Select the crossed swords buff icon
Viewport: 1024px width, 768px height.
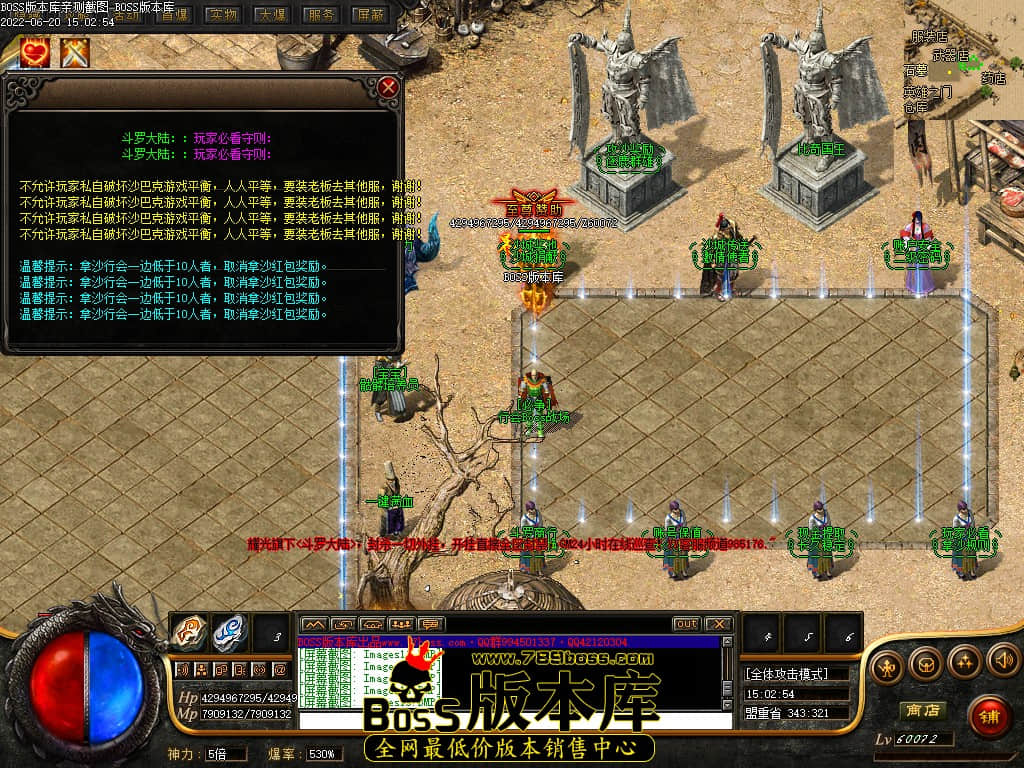tap(75, 52)
